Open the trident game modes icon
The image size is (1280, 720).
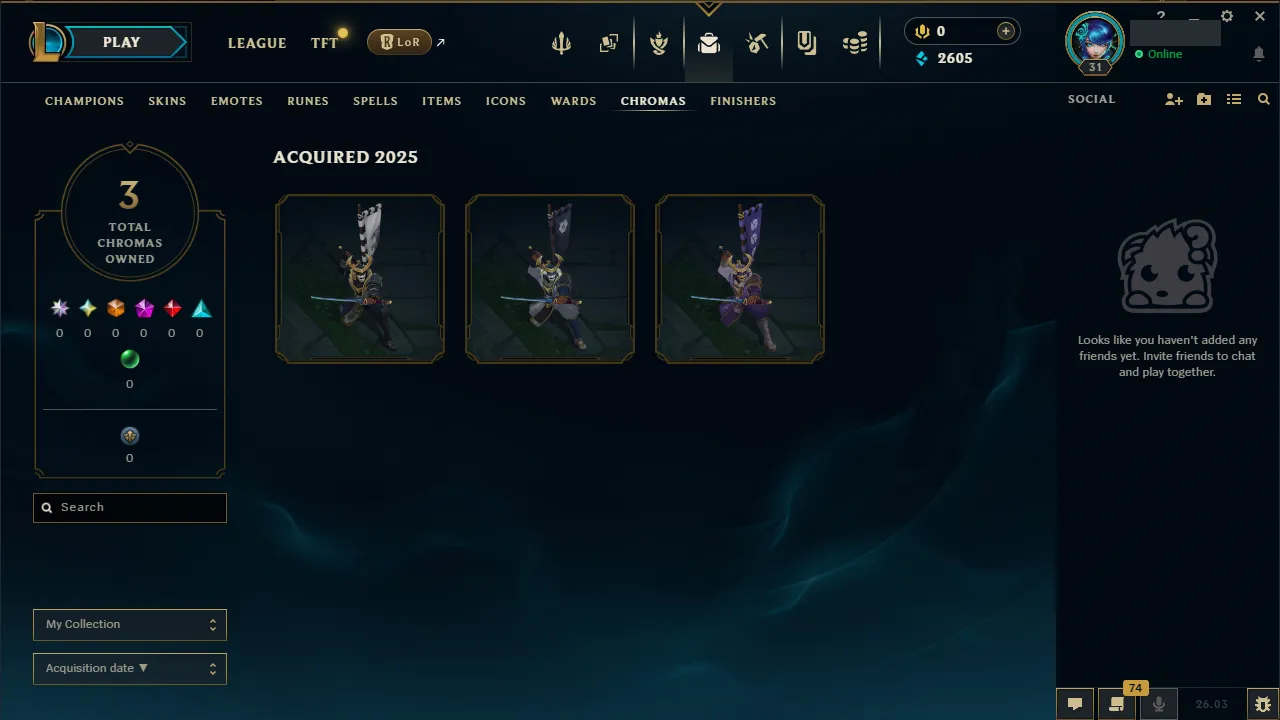[x=561, y=42]
